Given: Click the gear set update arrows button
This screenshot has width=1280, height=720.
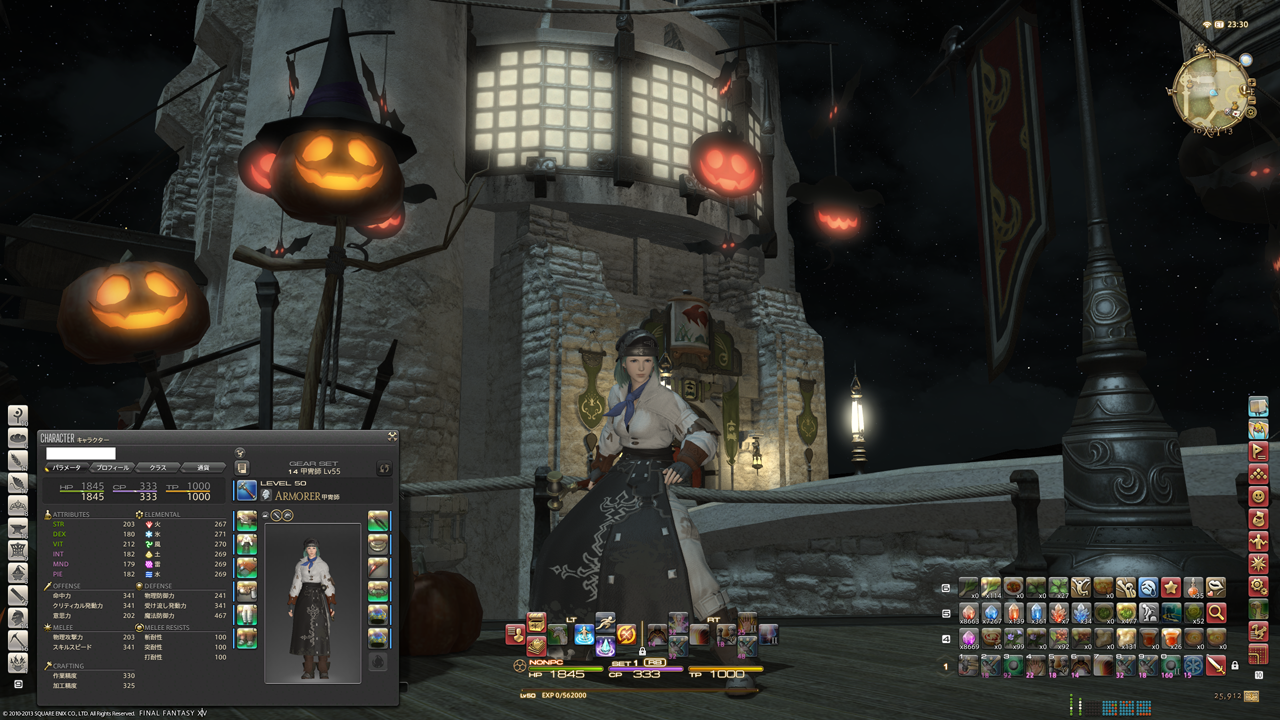Looking at the screenshot, I should 383,467.
